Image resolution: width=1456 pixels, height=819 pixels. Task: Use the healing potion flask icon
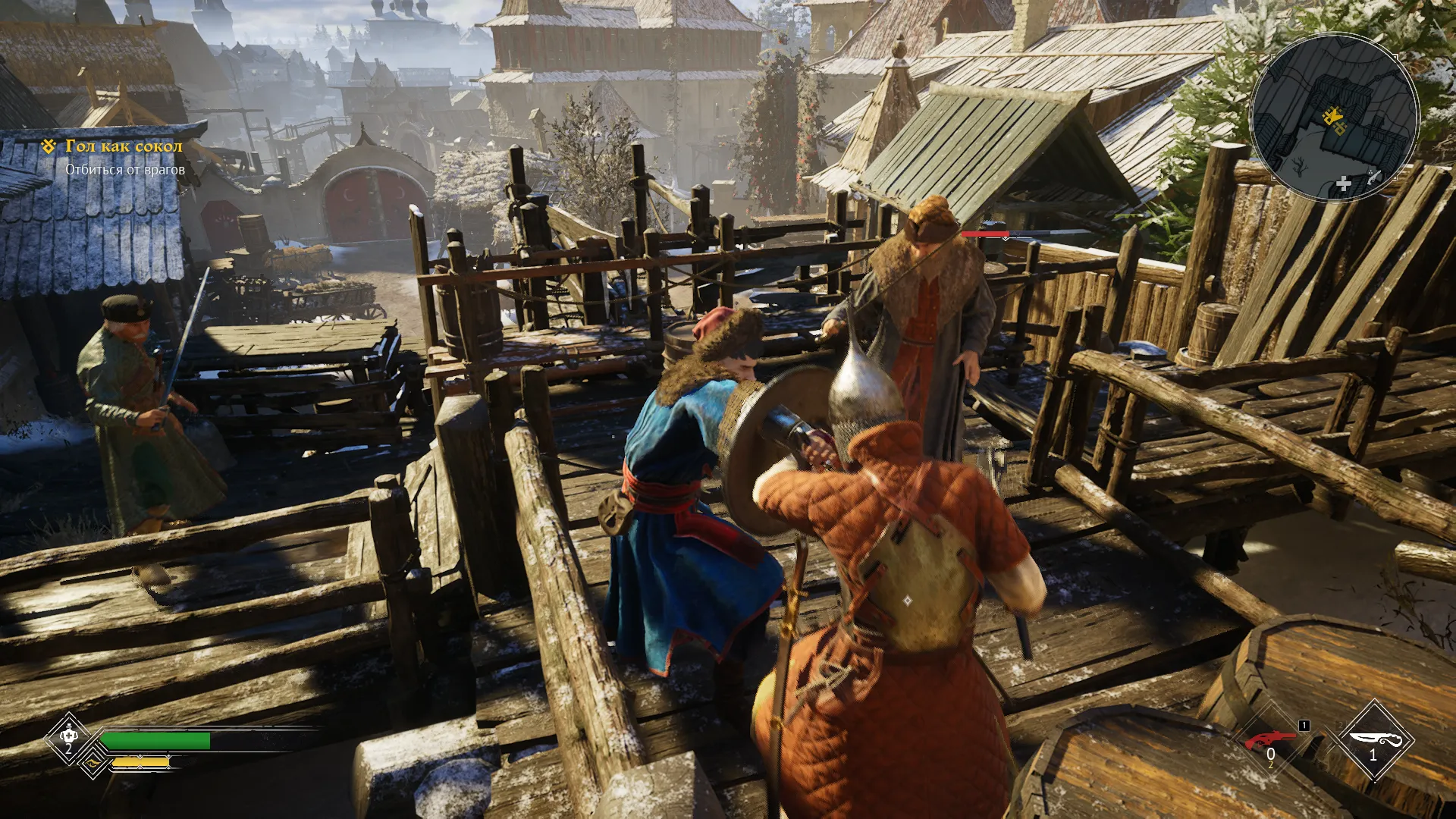pyautogui.click(x=67, y=737)
